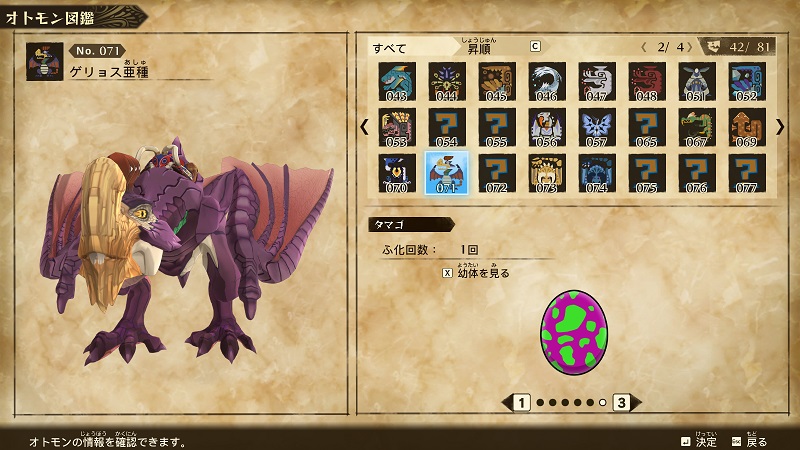Viewport: 800px width, 450px height.
Task: Choose monstie entry number 048
Action: [x=647, y=80]
